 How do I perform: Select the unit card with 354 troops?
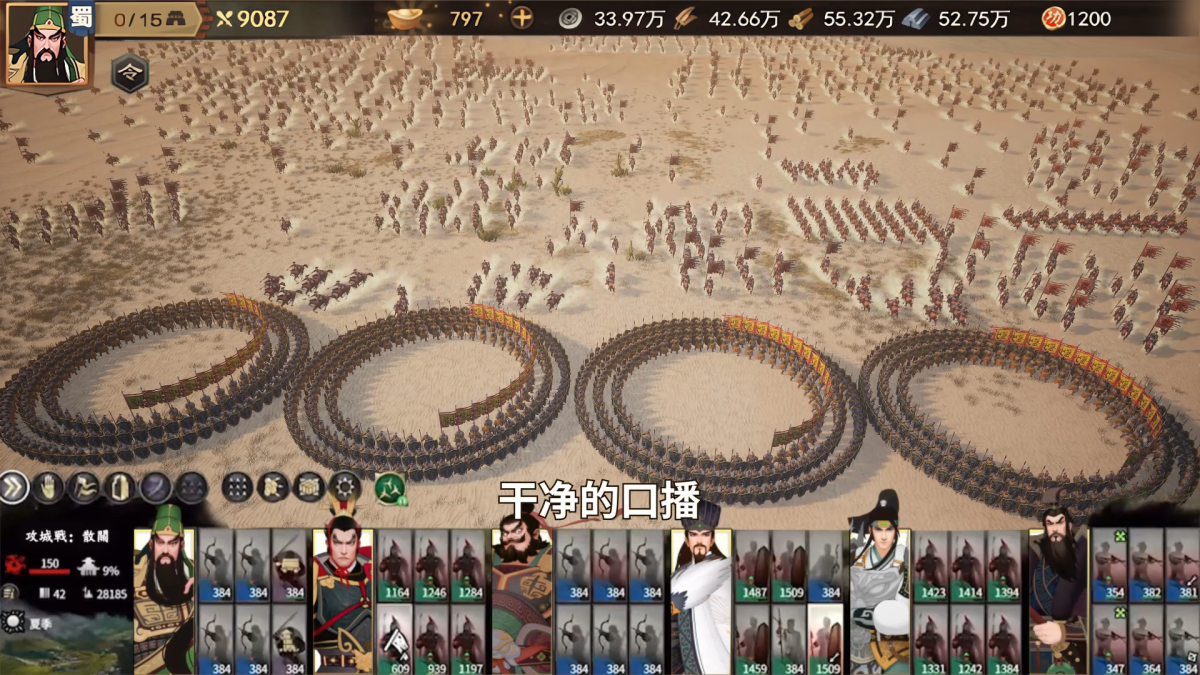[x=1110, y=565]
